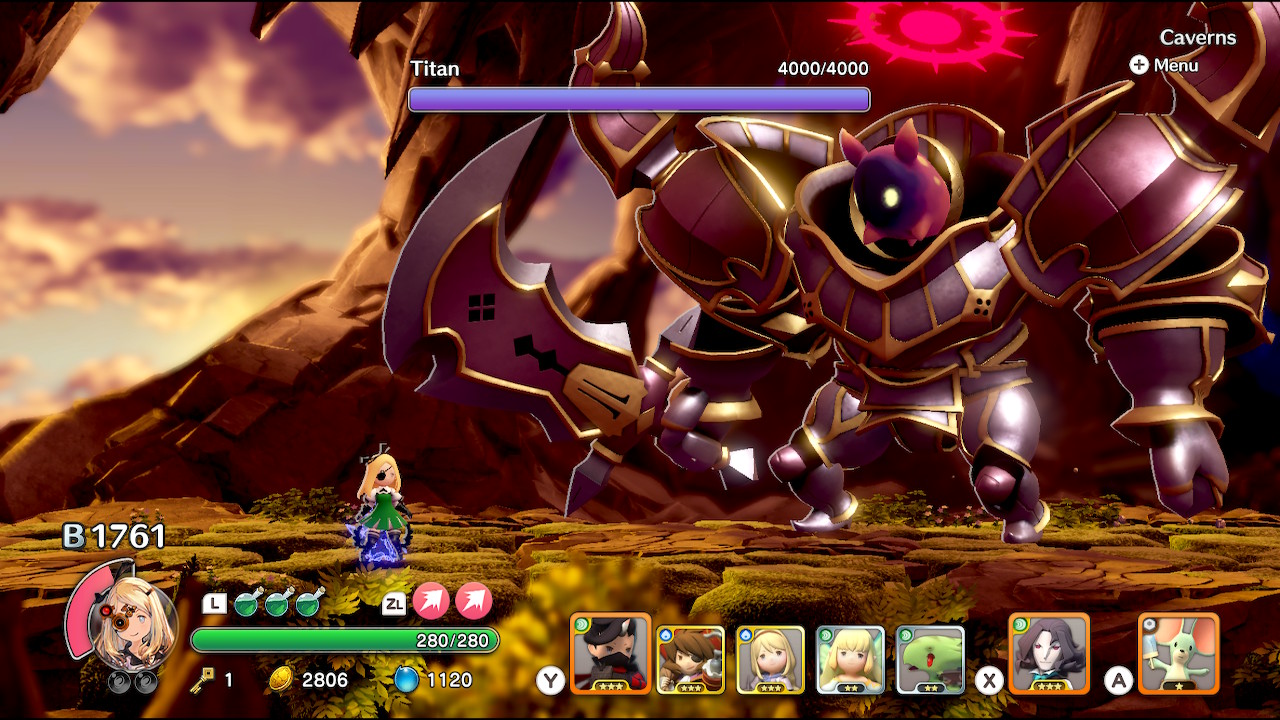Open the Menu with the plus button
The width and height of the screenshot is (1280, 720).
tap(1139, 66)
